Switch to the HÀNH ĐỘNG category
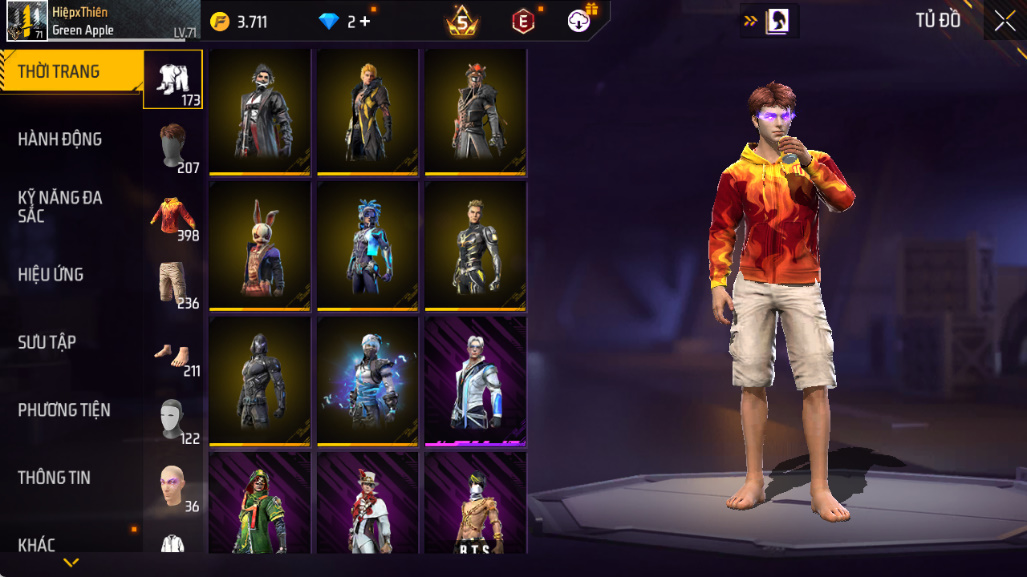The height and width of the screenshot is (577, 1027). tap(60, 140)
